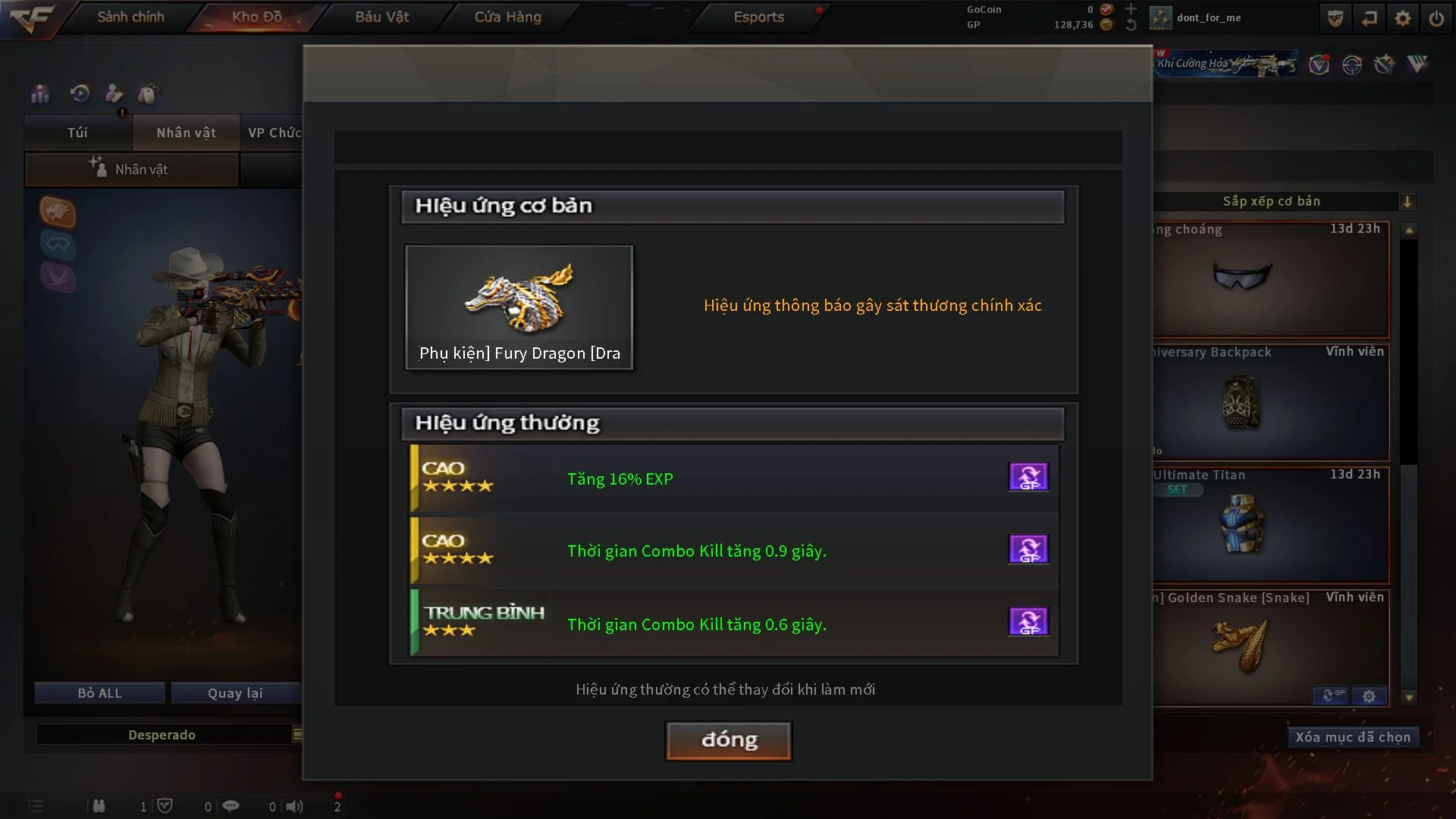Switch to the Kho Đồ tab
1456x819 pixels.
[256, 17]
